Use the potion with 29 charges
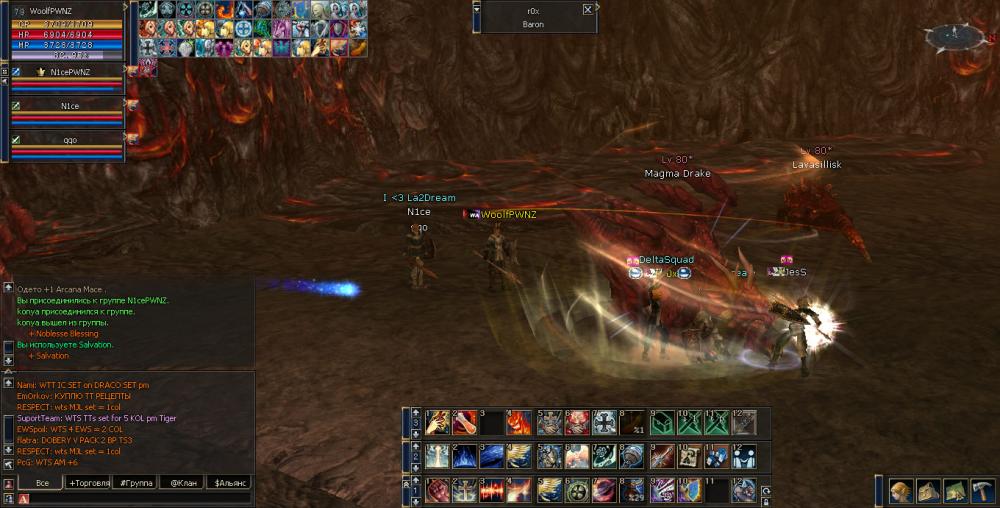The image size is (1000, 508). (632, 491)
